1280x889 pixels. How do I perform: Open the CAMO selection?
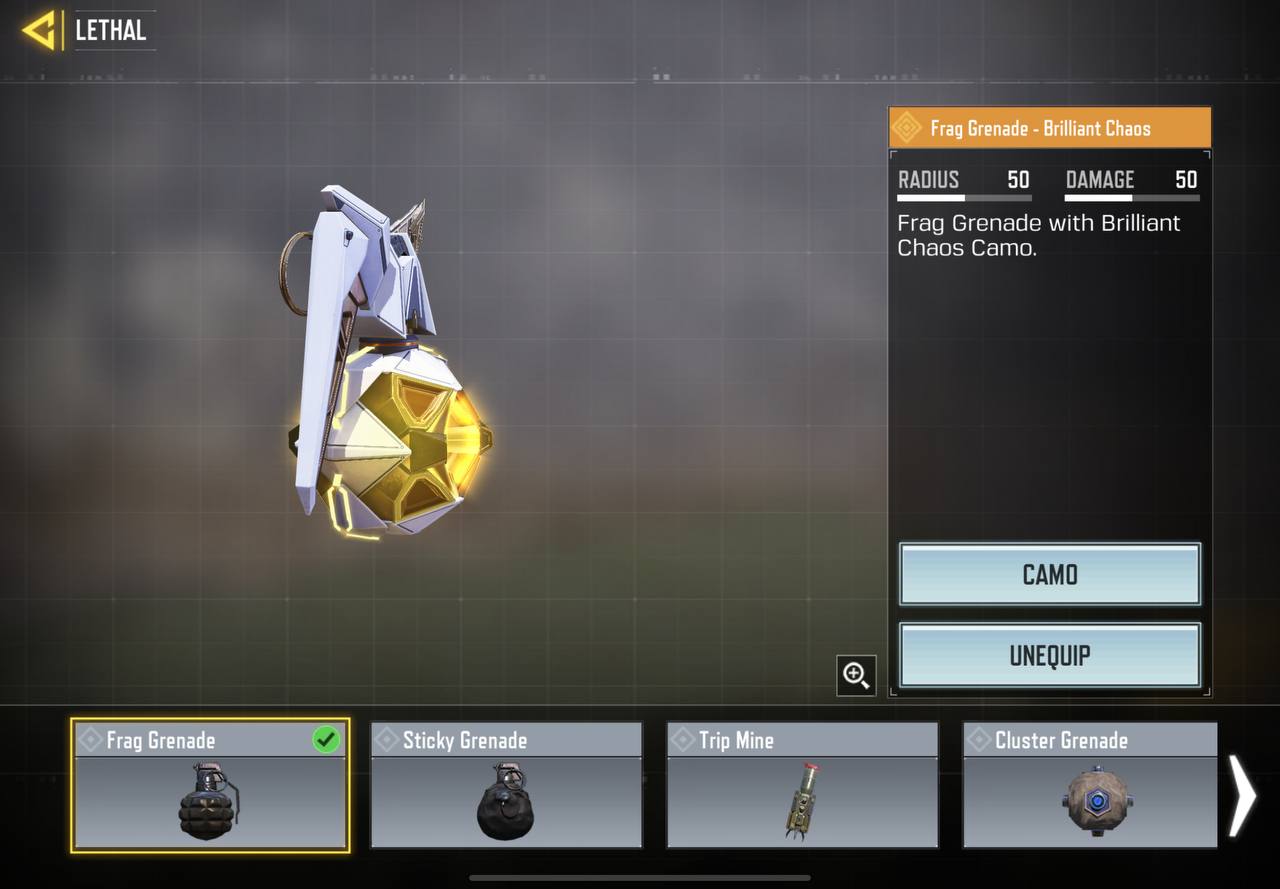1049,574
